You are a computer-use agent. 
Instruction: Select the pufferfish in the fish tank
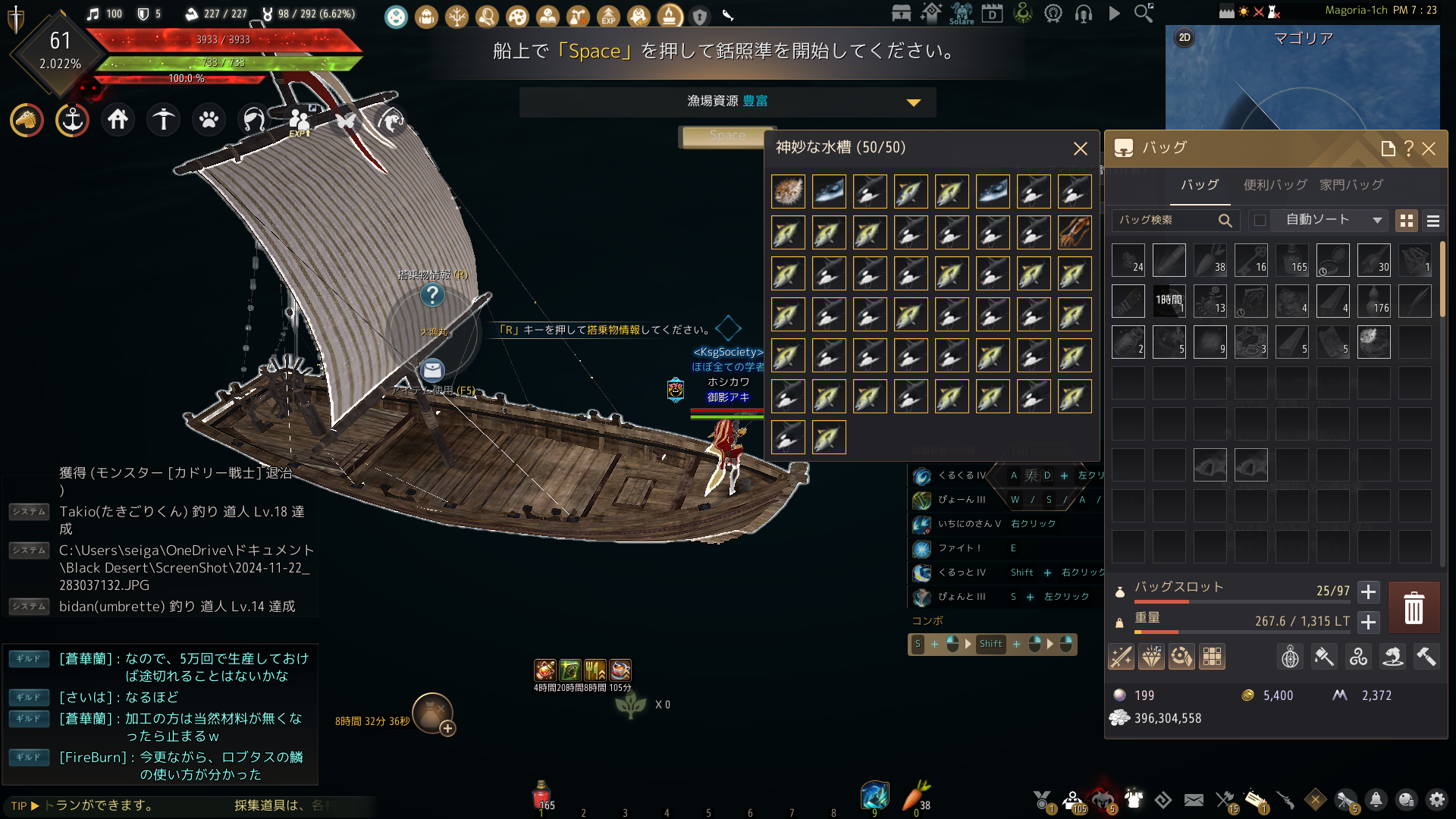coord(788,191)
